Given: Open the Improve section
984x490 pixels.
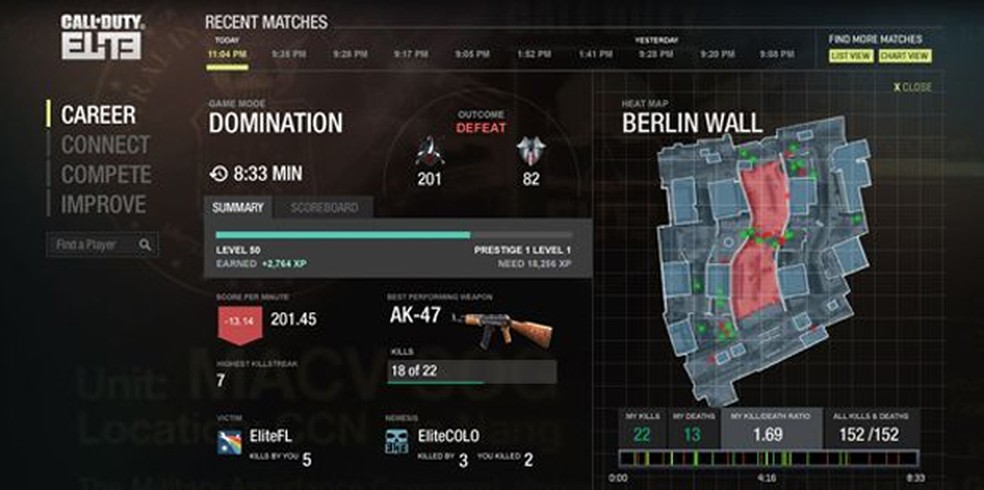Looking at the screenshot, I should [103, 205].
